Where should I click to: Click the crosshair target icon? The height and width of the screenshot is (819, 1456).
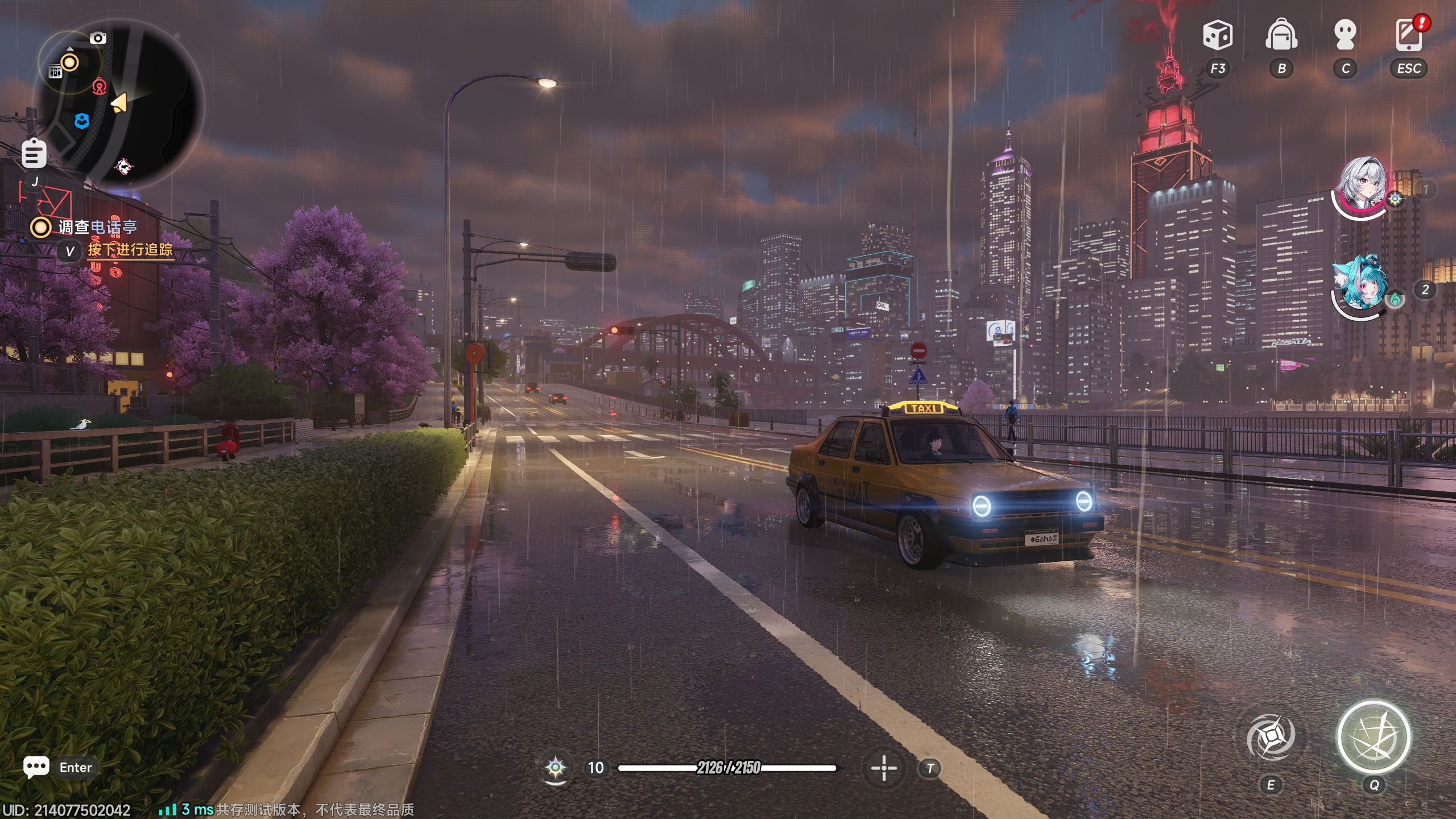(x=884, y=768)
